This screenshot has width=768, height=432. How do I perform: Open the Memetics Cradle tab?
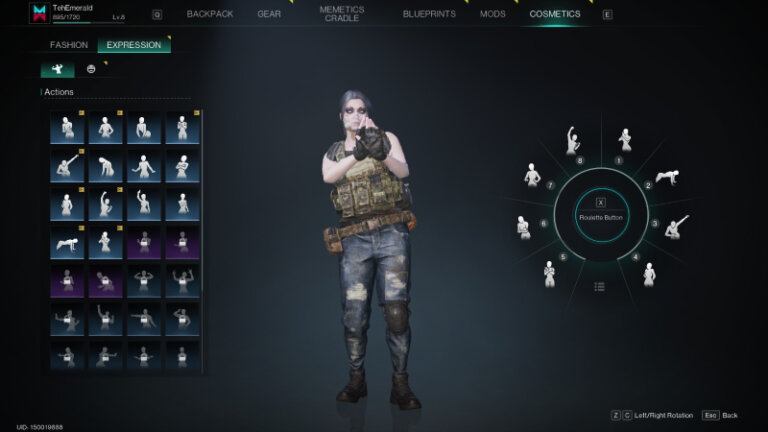(x=341, y=14)
